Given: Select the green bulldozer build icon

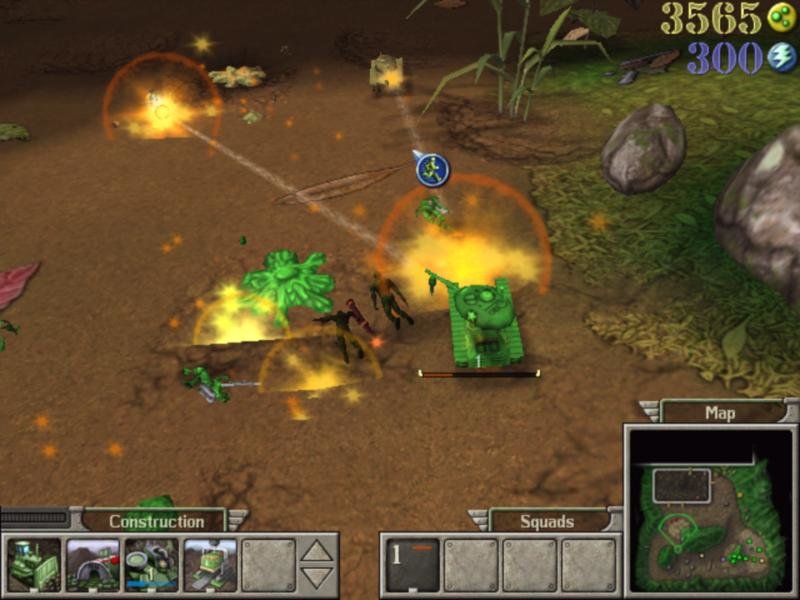Looking at the screenshot, I should pyautogui.click(x=33, y=565).
